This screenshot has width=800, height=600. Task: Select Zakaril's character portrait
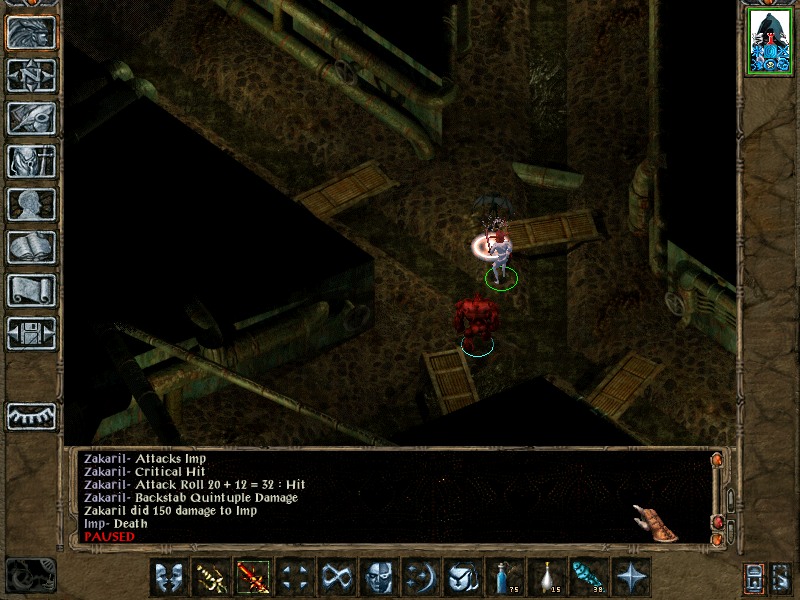pos(769,42)
